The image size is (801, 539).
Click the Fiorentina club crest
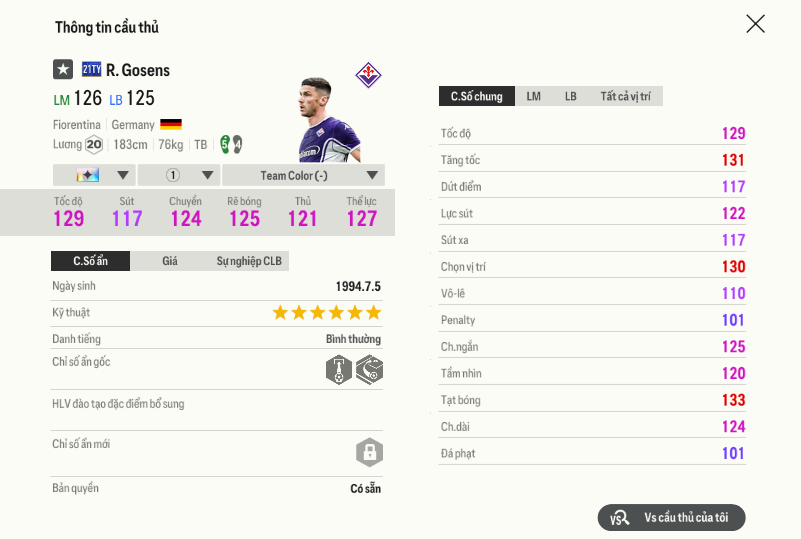(x=368, y=74)
